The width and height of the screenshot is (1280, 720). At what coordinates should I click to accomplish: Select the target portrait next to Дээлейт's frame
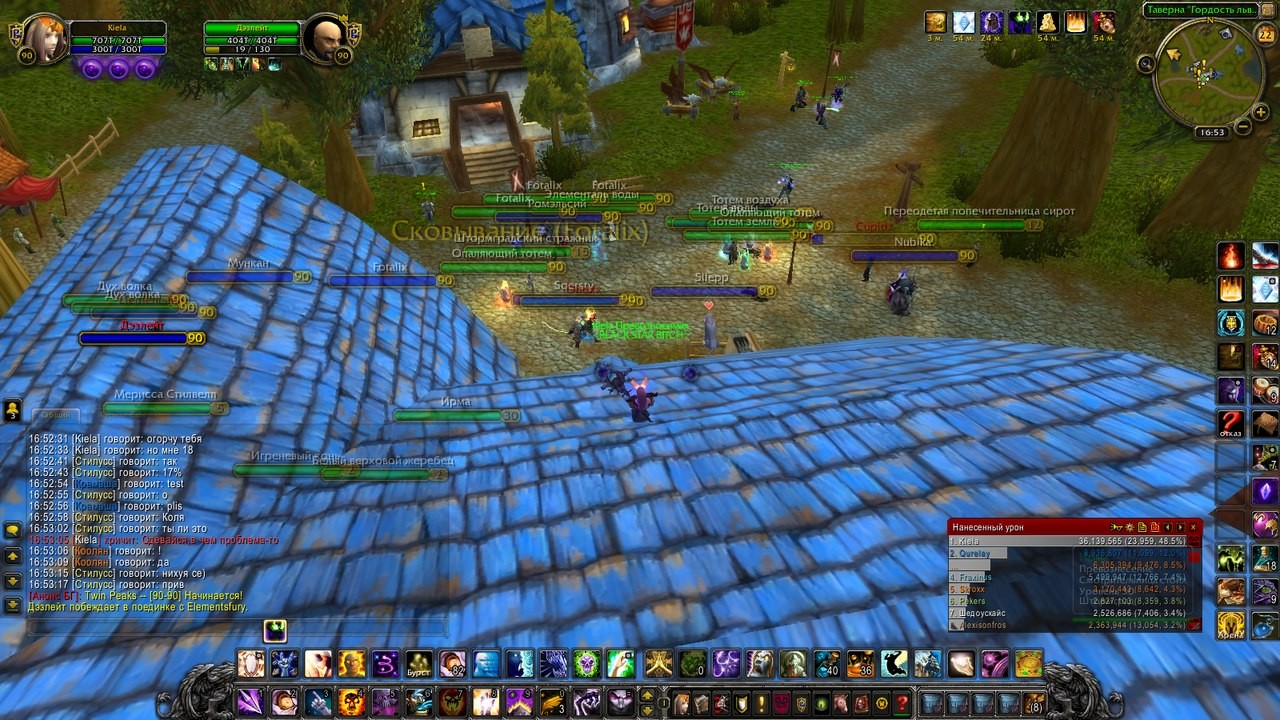[x=326, y=40]
